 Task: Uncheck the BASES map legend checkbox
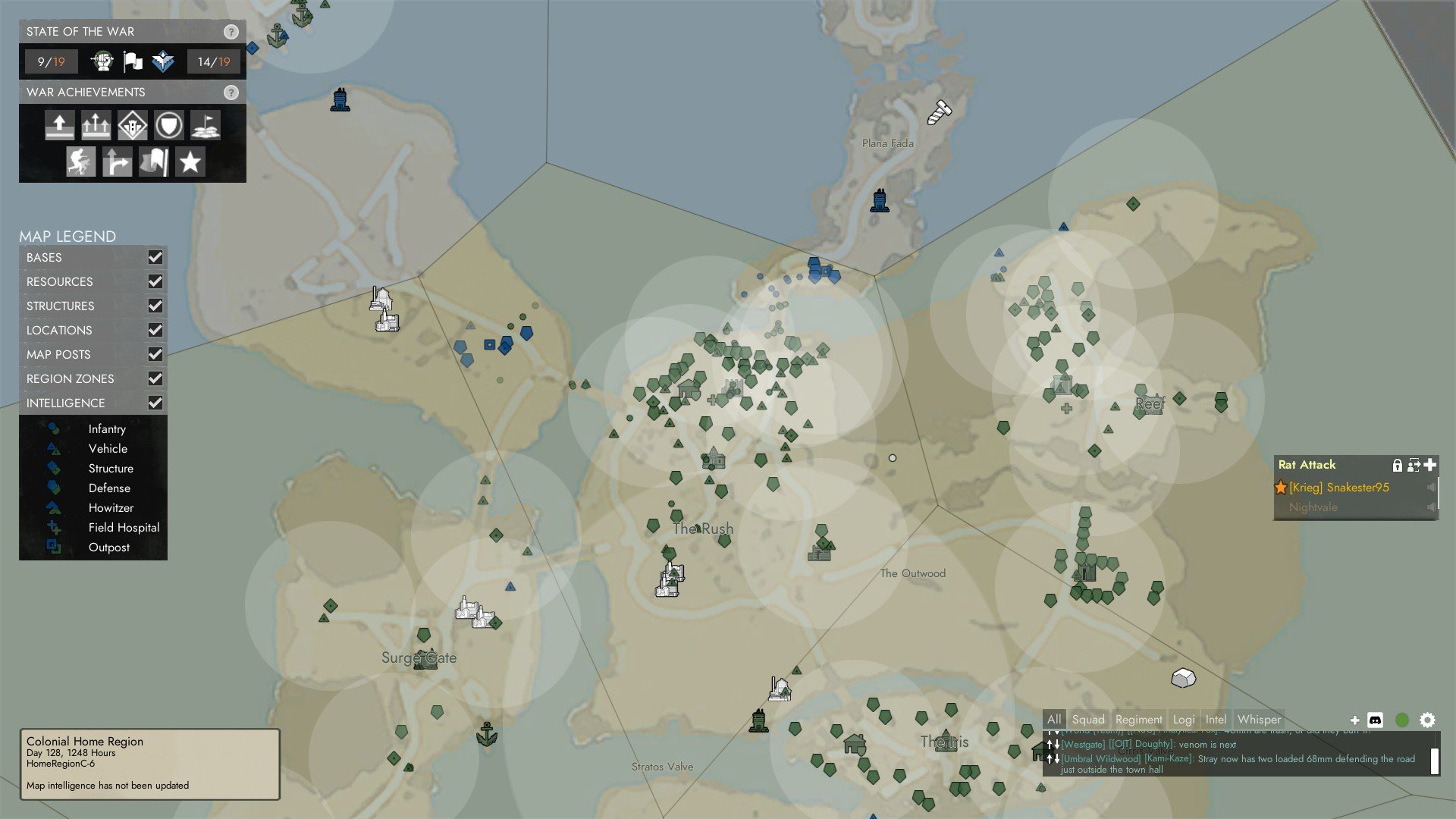tap(155, 258)
